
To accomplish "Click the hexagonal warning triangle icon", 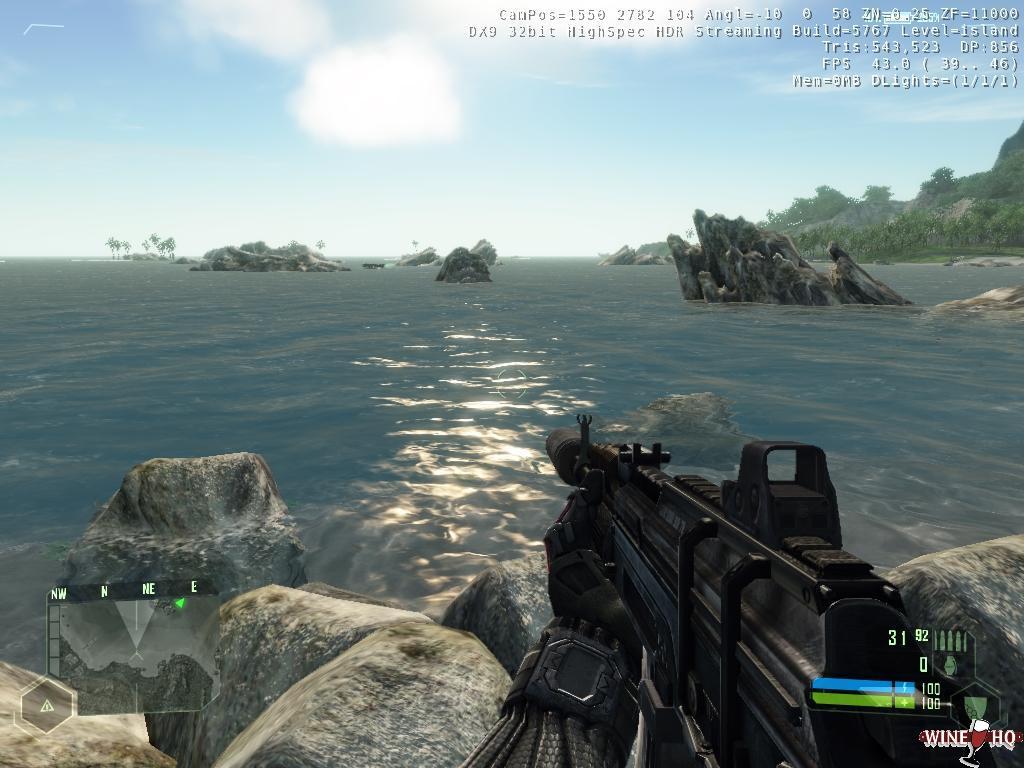I will [x=46, y=705].
